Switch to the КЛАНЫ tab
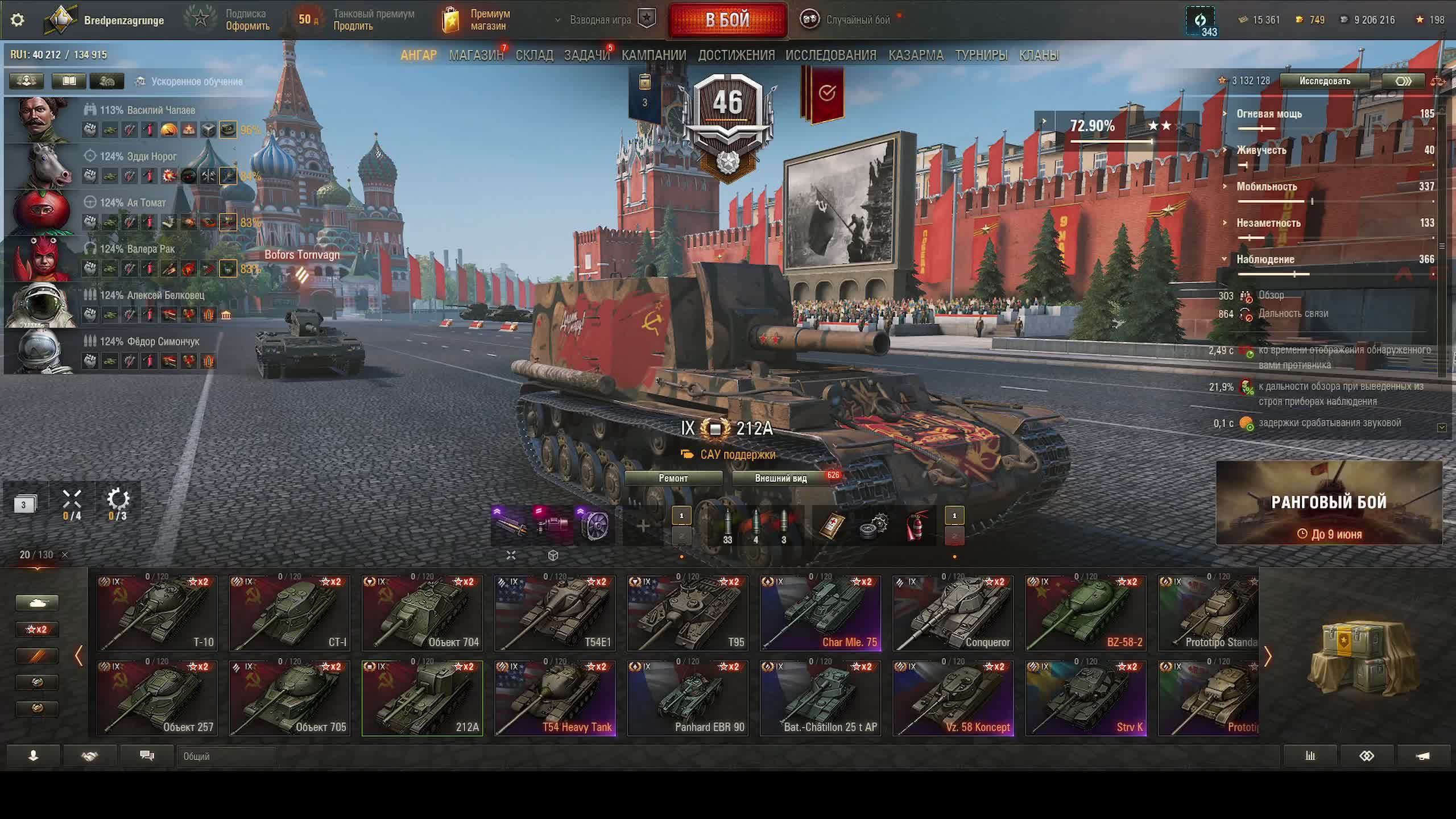Viewport: 1456px width, 819px height. click(x=1039, y=55)
